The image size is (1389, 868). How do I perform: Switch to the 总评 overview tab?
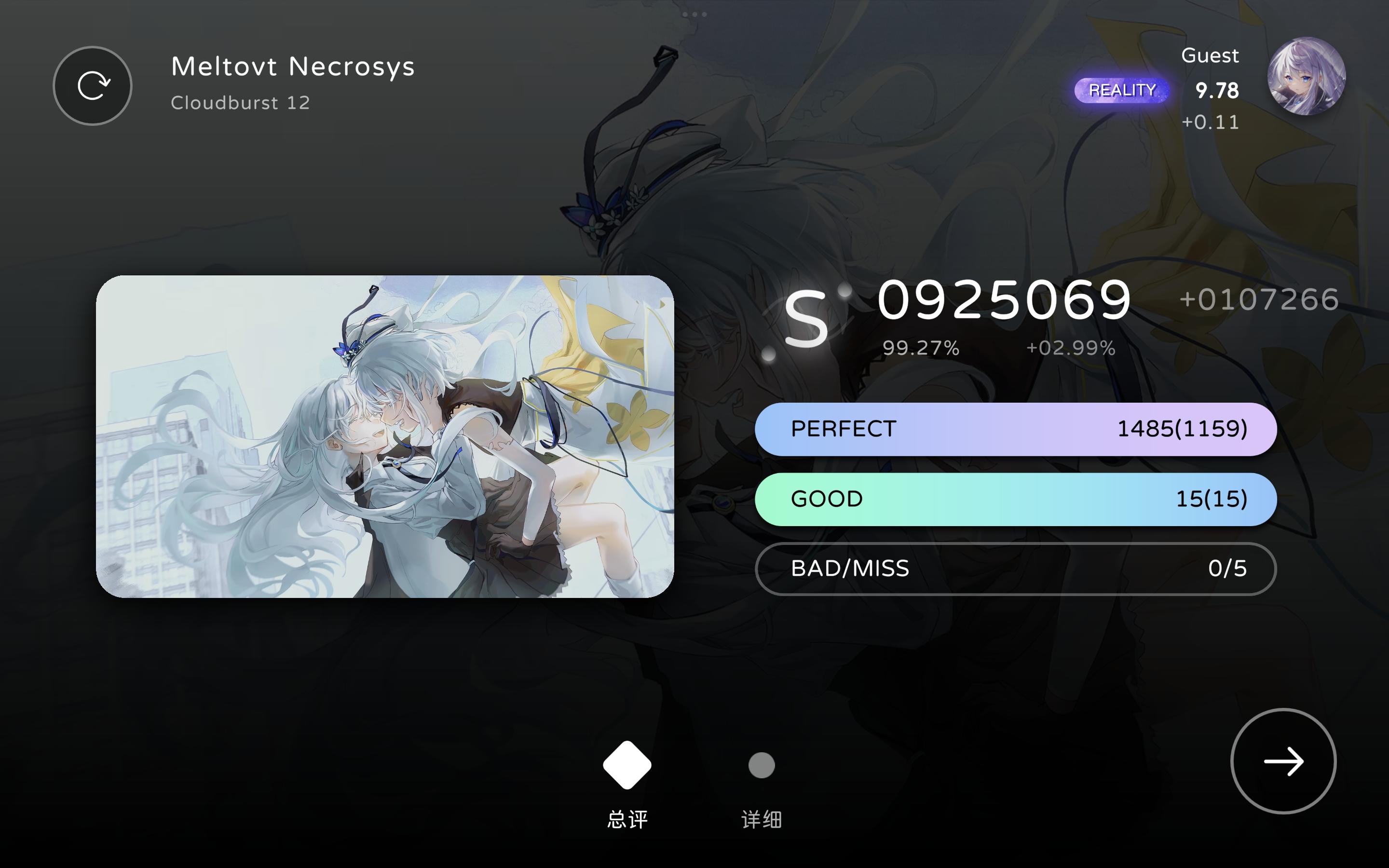pyautogui.click(x=627, y=820)
